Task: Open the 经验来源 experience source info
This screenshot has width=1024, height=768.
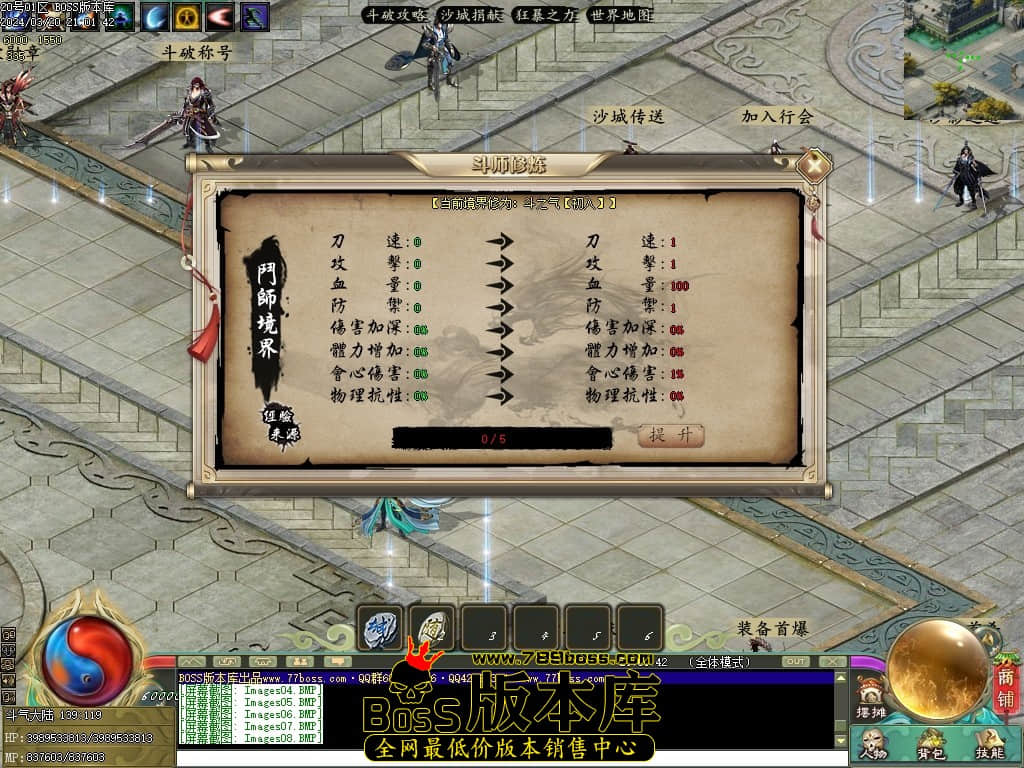Action: click(282, 424)
